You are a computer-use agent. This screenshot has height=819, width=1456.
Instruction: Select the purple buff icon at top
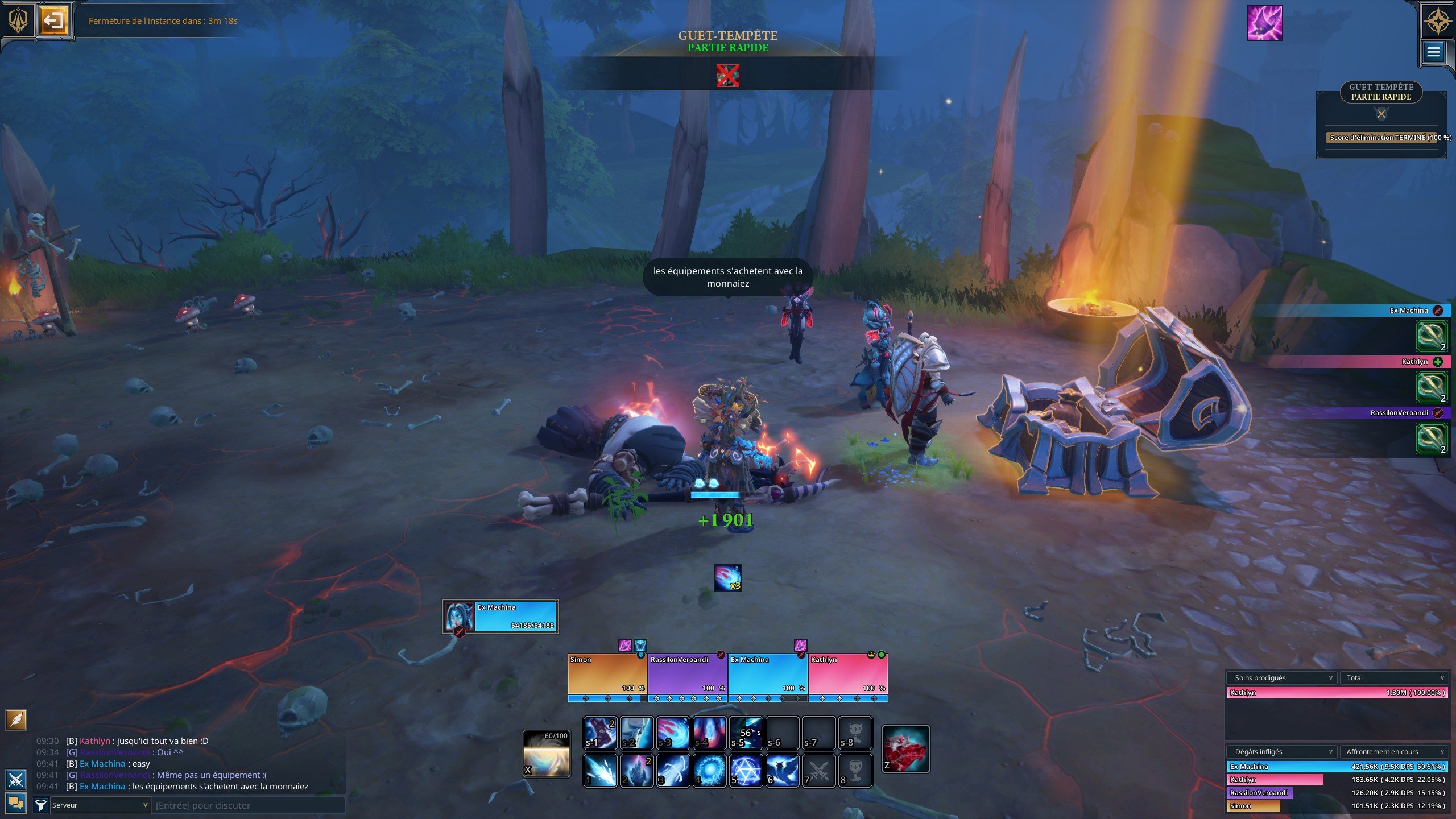pos(1264,23)
